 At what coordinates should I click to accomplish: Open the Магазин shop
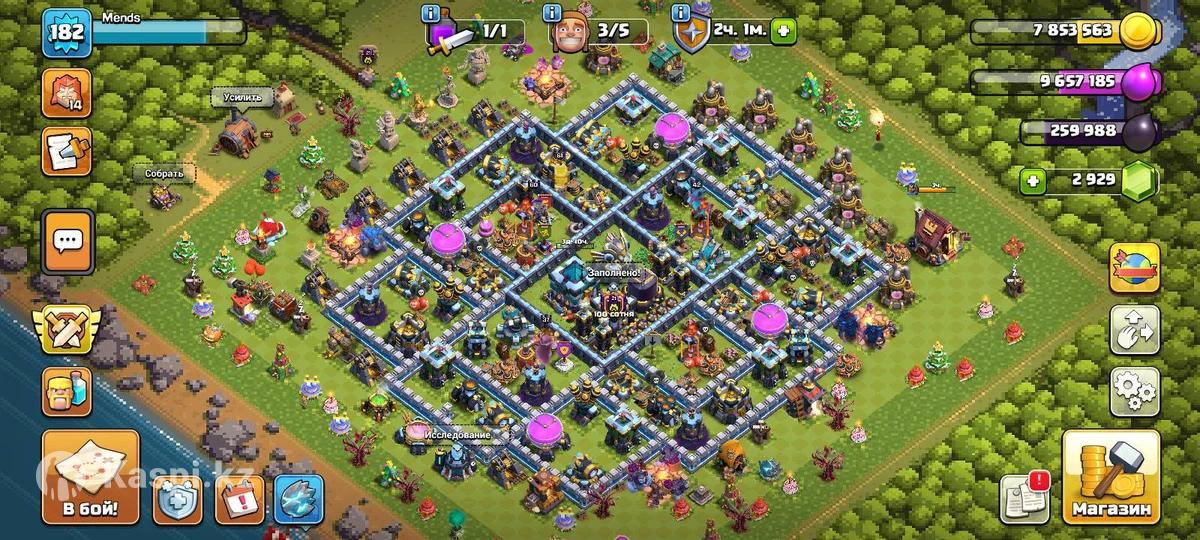pos(1112,476)
